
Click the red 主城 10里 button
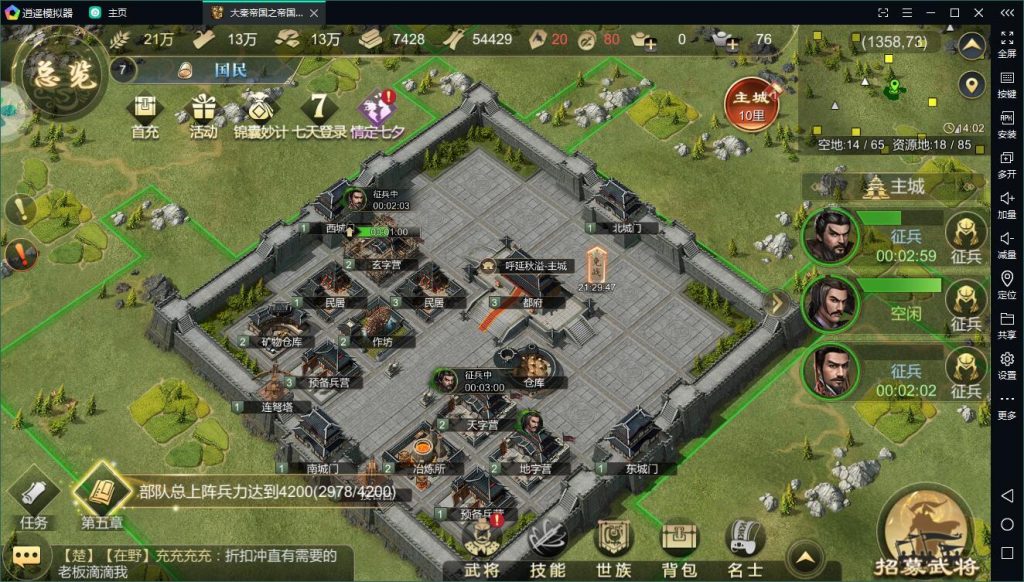pyautogui.click(x=752, y=103)
